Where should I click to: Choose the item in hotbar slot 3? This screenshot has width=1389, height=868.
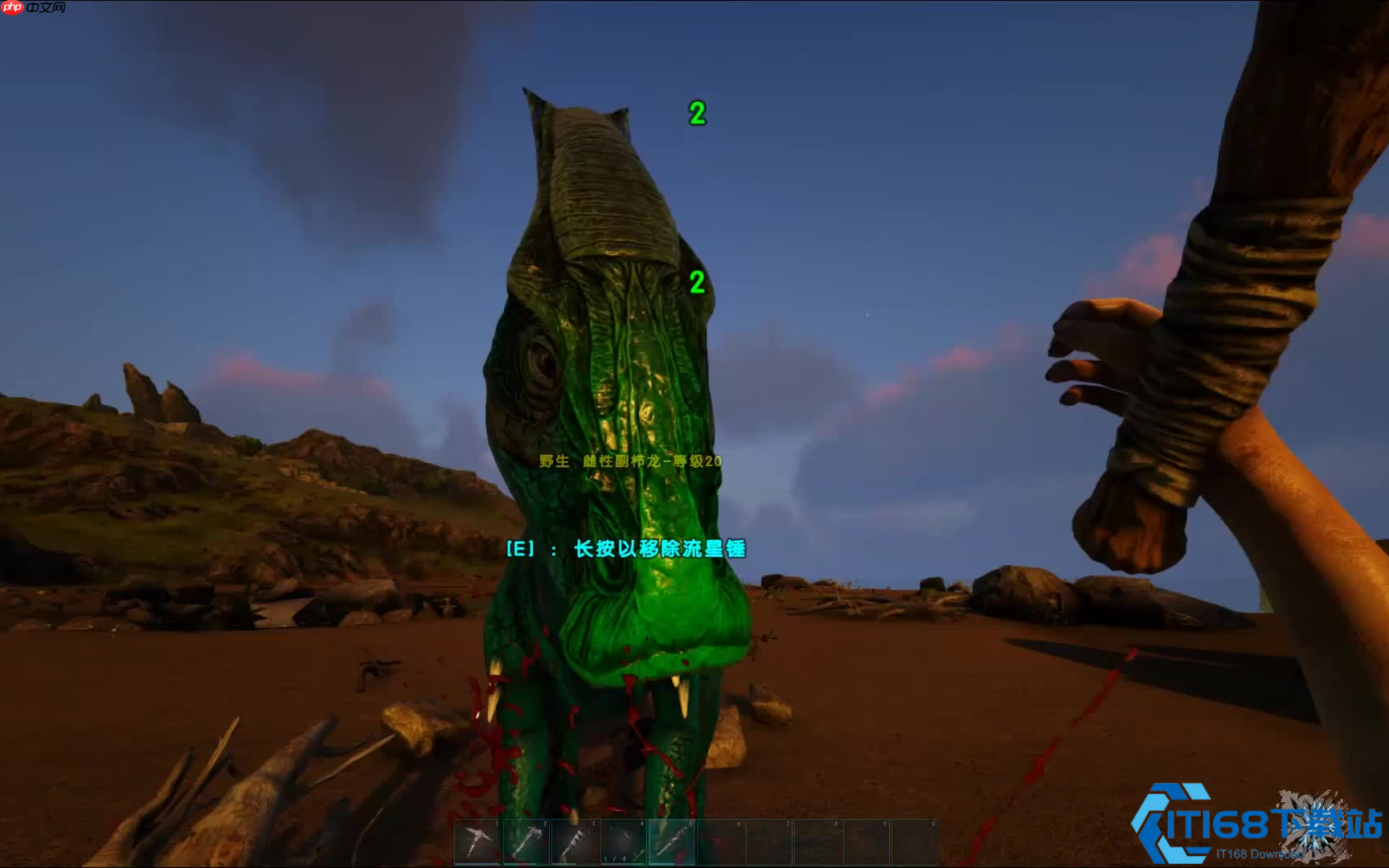point(576,842)
